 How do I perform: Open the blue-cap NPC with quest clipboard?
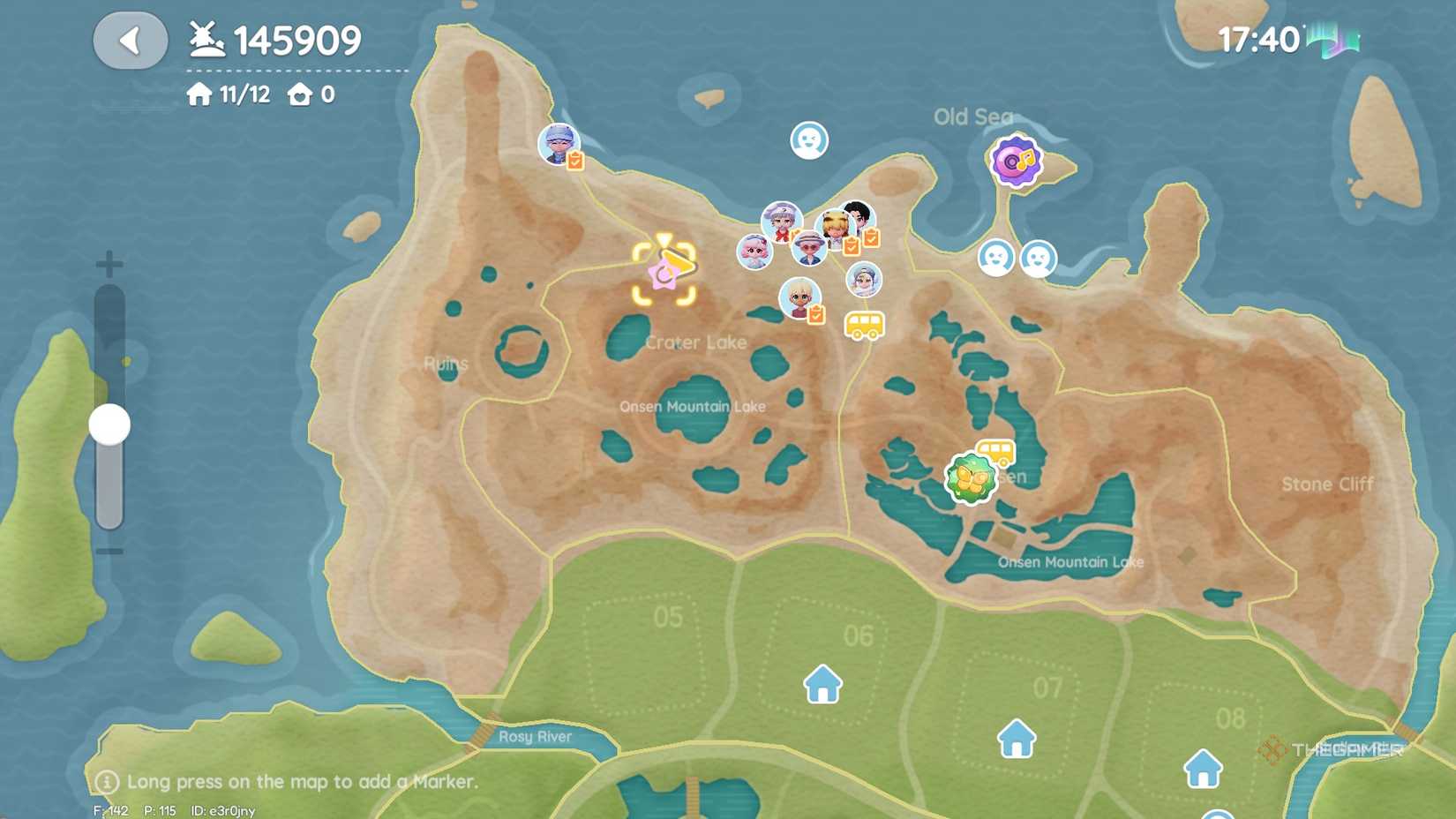pyautogui.click(x=559, y=144)
